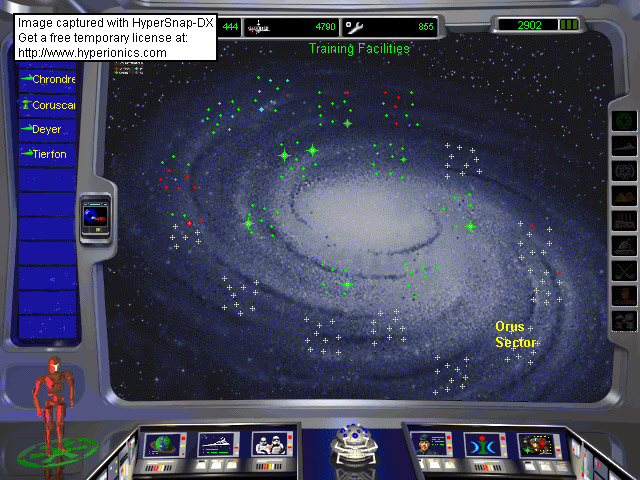Image resolution: width=640 pixels, height=480 pixels.
Task: Select the crossed tools filter icon
Action: pyautogui.click(x=624, y=270)
